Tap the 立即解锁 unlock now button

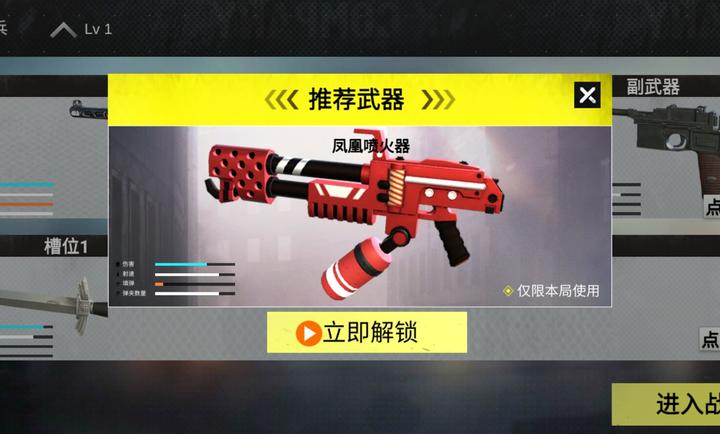point(367,332)
